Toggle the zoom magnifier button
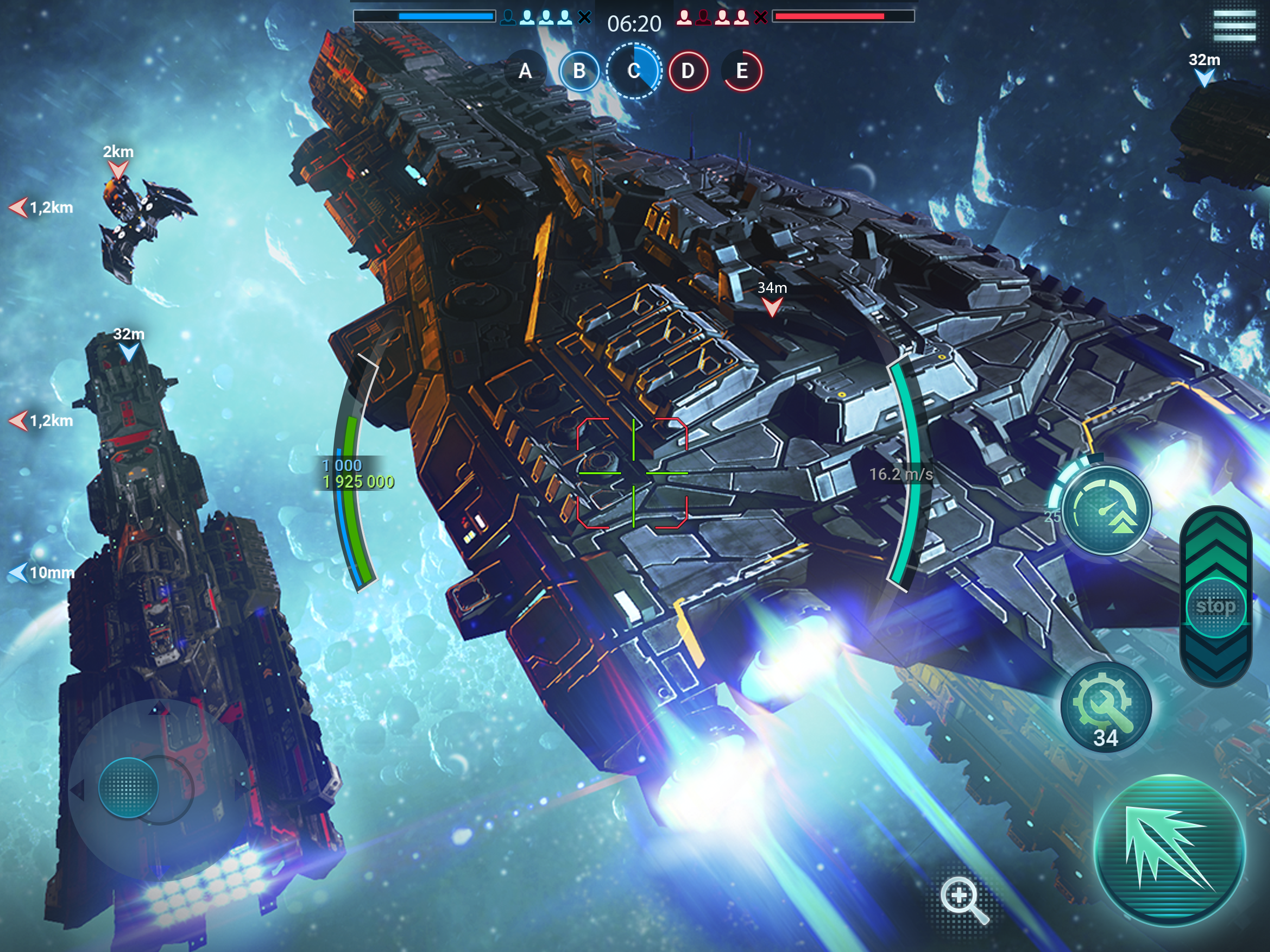The height and width of the screenshot is (952, 1270). click(963, 899)
